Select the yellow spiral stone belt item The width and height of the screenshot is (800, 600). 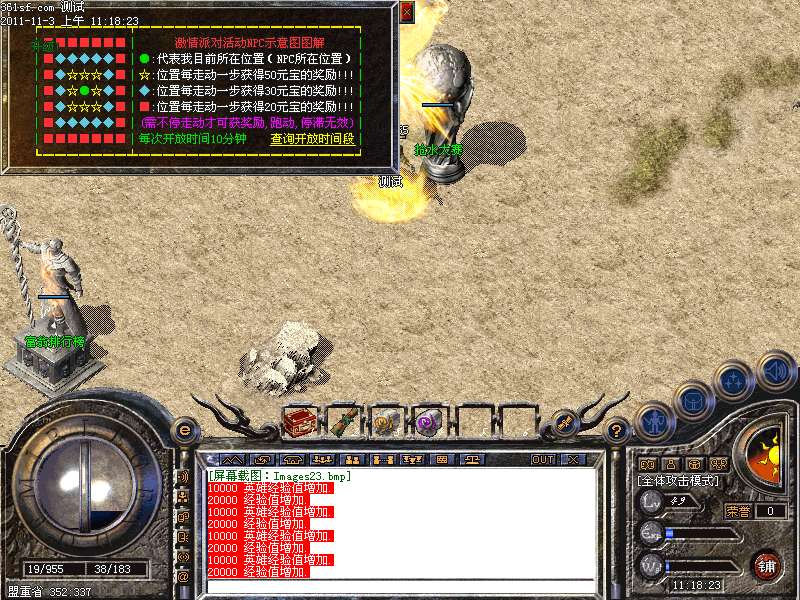tap(386, 421)
